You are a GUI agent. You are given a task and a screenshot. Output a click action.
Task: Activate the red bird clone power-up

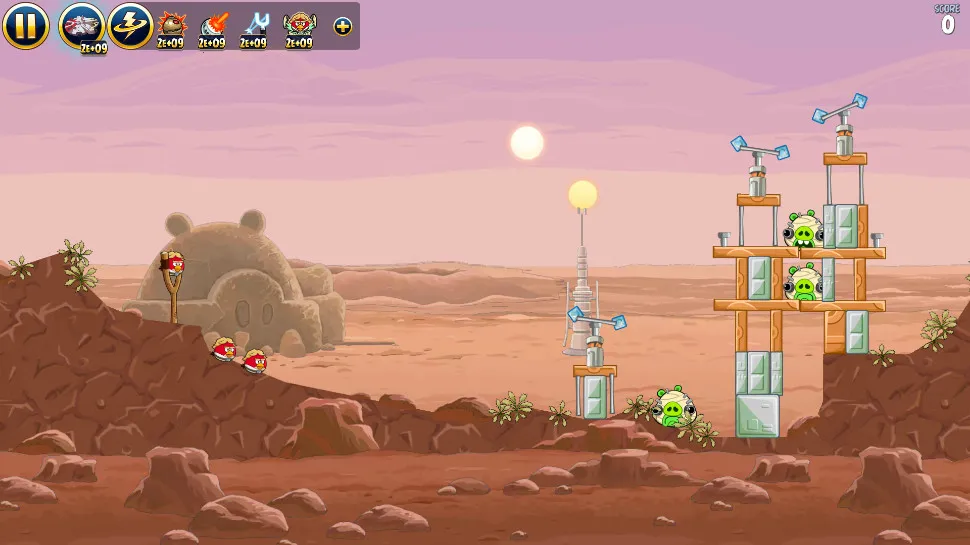pyautogui.click(x=298, y=25)
